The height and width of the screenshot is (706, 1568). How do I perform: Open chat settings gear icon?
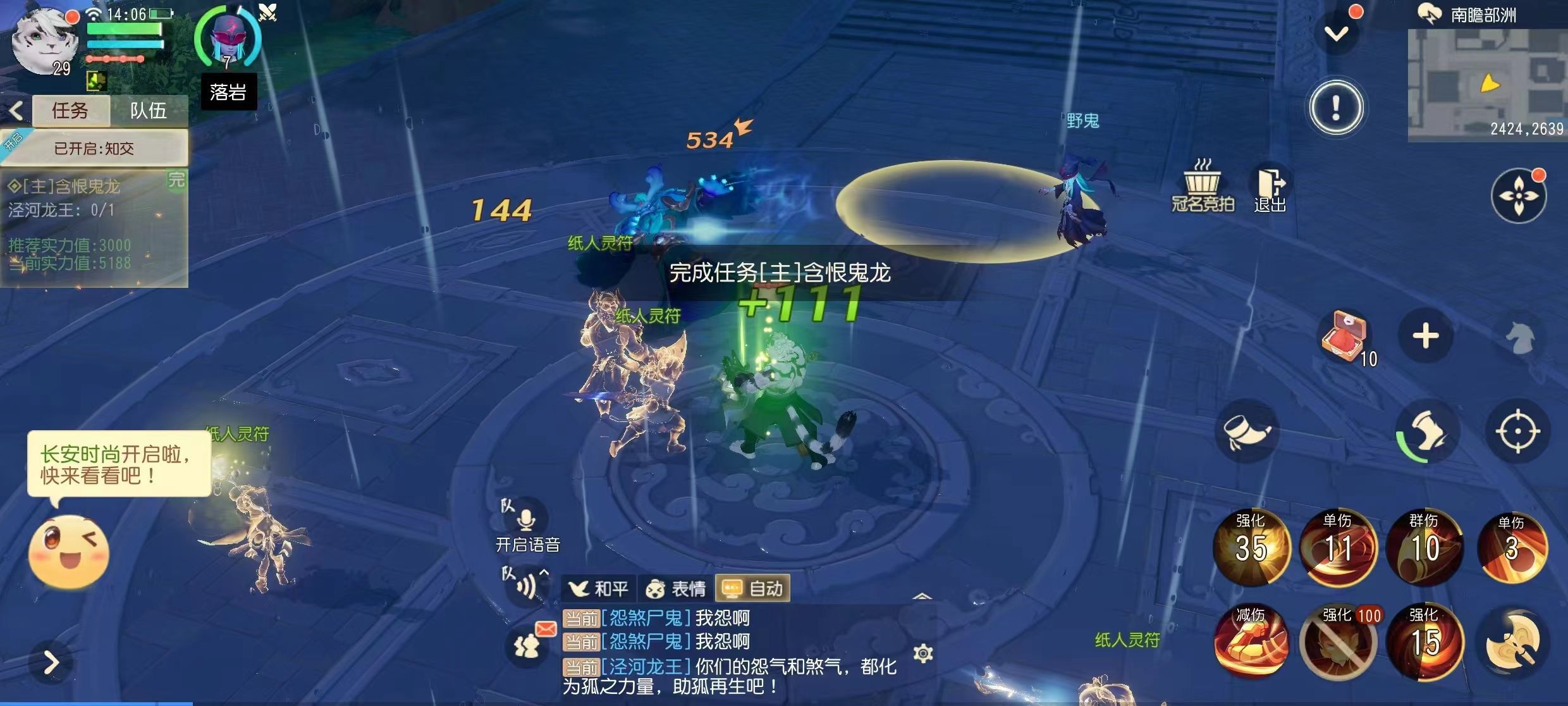point(923,653)
